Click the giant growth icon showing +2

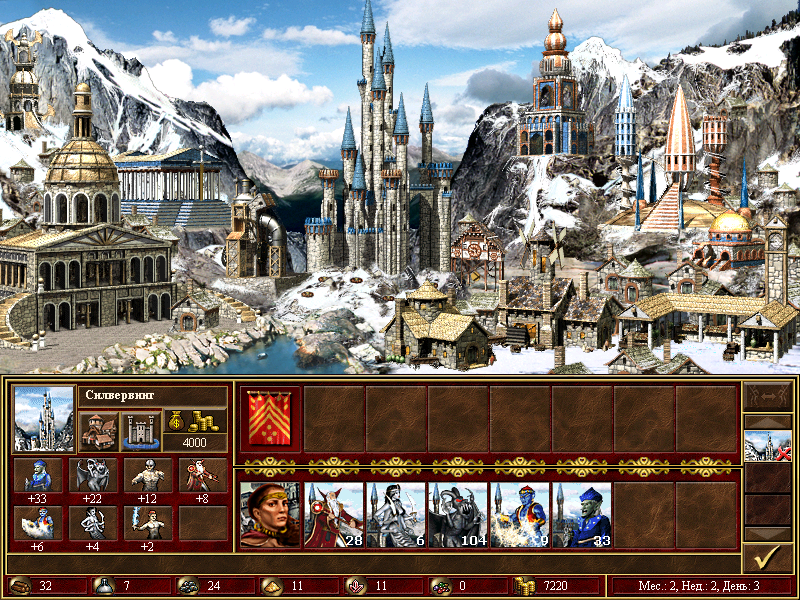coord(147,522)
